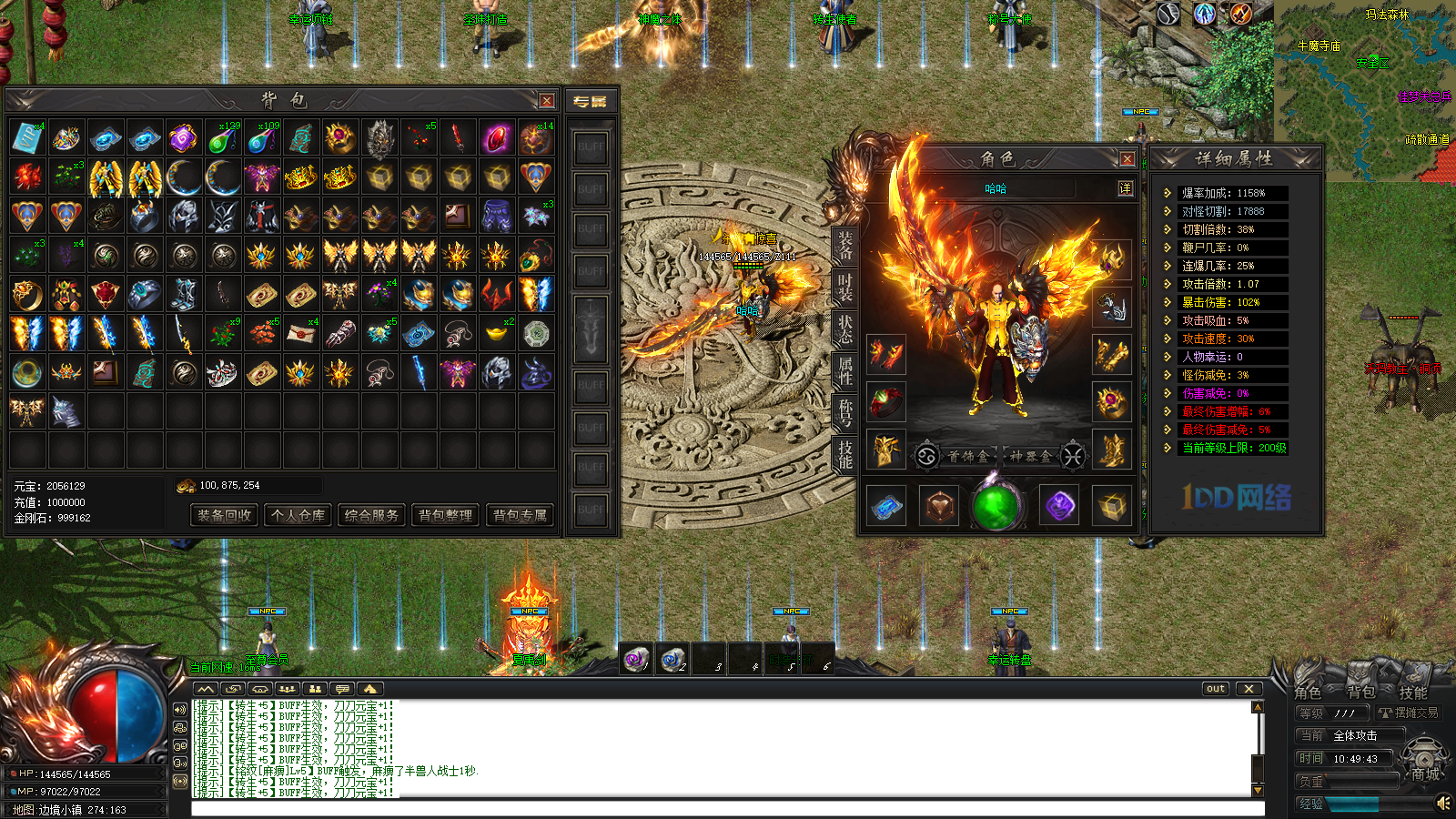Switch to the 状态 status tab

(845, 329)
